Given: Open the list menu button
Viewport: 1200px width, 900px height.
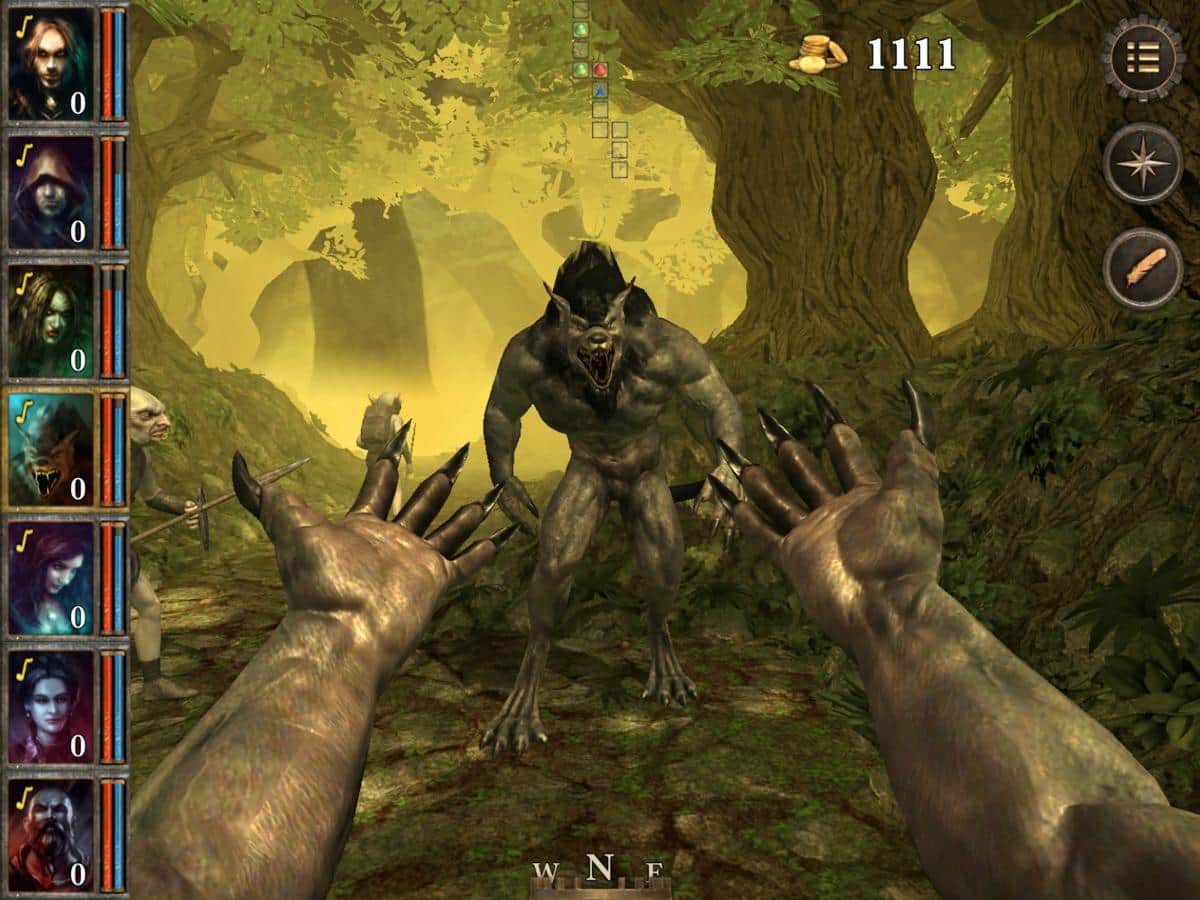Looking at the screenshot, I should (1143, 58).
